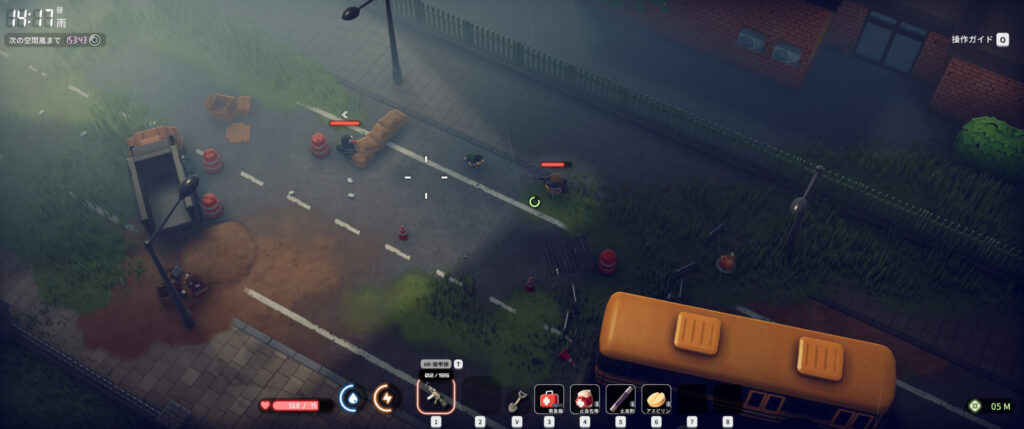Use the aspirin item slot

(x=656, y=399)
